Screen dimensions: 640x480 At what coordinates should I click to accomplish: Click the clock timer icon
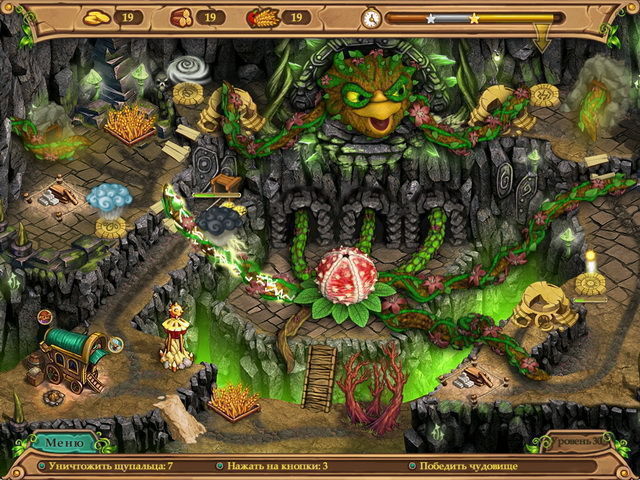pyautogui.click(x=371, y=18)
